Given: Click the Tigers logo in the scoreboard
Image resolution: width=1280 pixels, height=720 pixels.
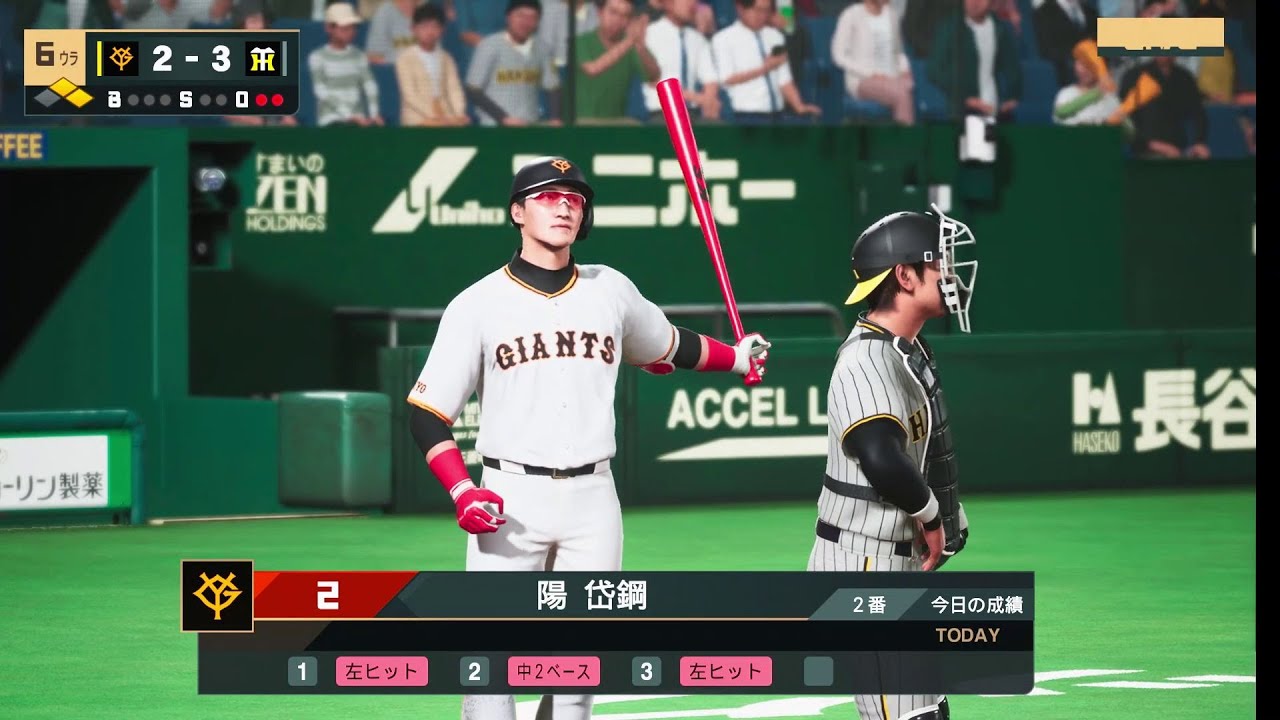Looking at the screenshot, I should (262, 59).
